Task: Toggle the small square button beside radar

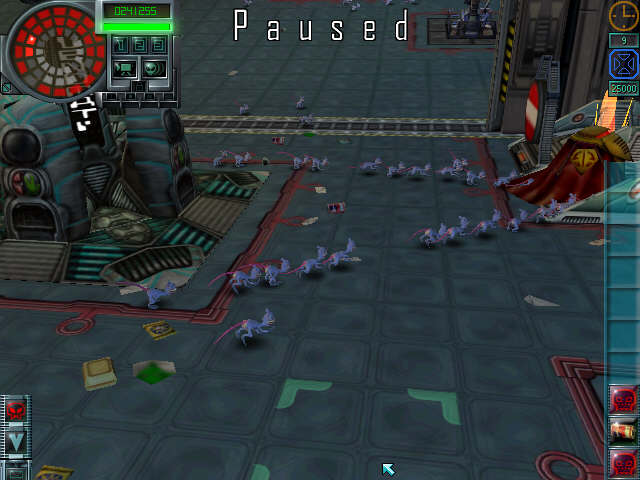Action: (x=8, y=88)
